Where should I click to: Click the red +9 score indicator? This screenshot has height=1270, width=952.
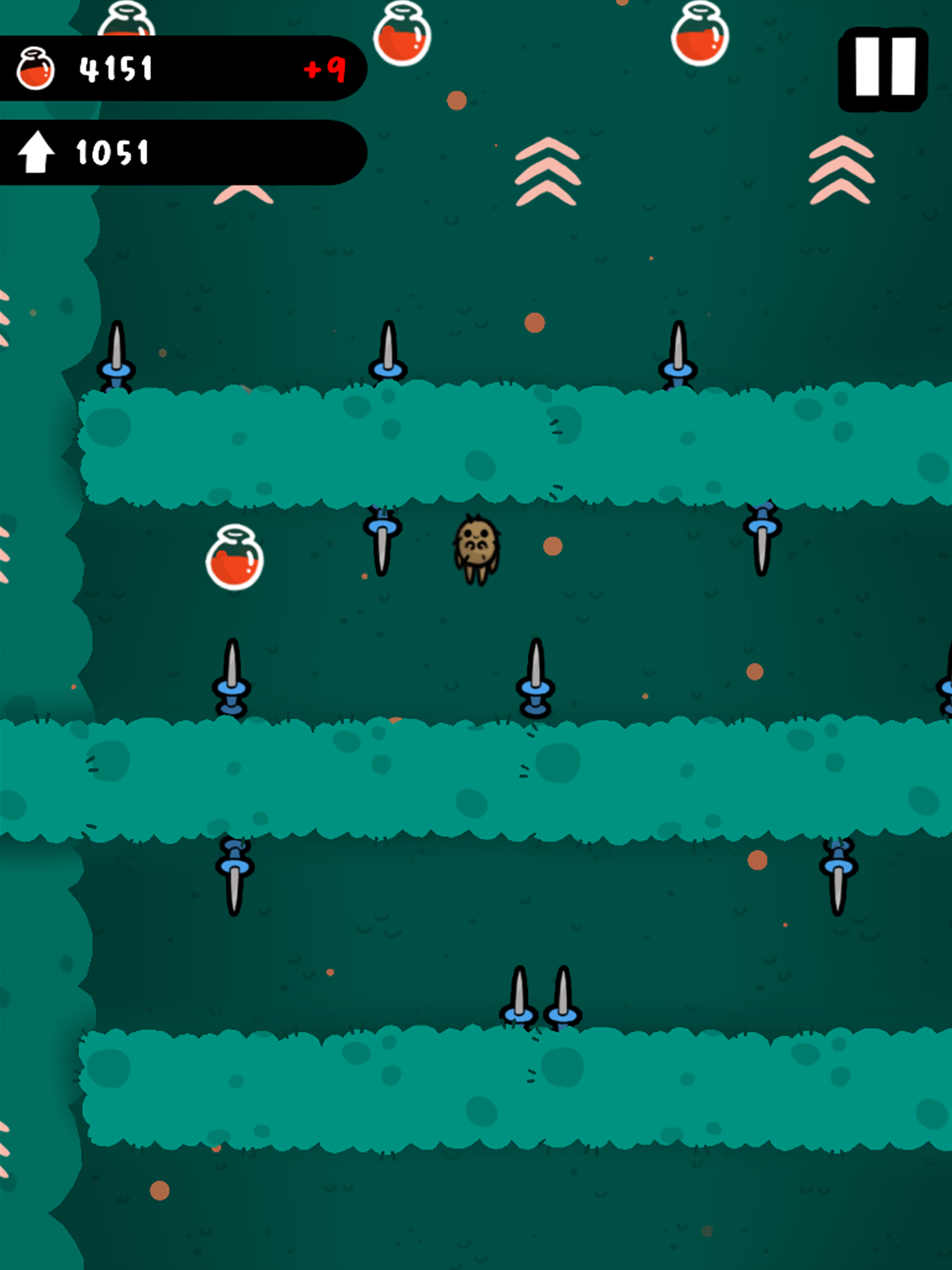324,69
